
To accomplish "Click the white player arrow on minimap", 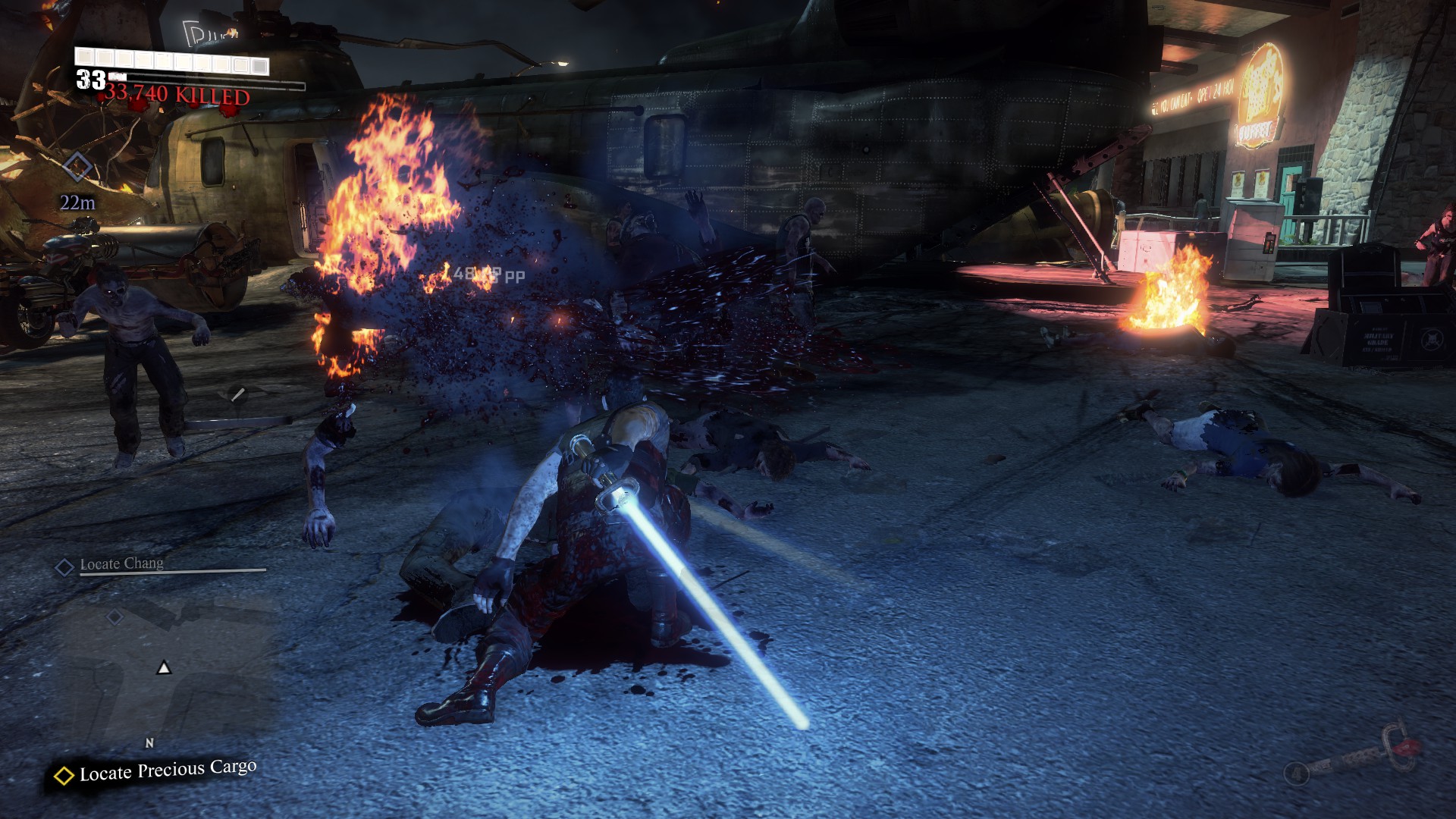I will 164,668.
